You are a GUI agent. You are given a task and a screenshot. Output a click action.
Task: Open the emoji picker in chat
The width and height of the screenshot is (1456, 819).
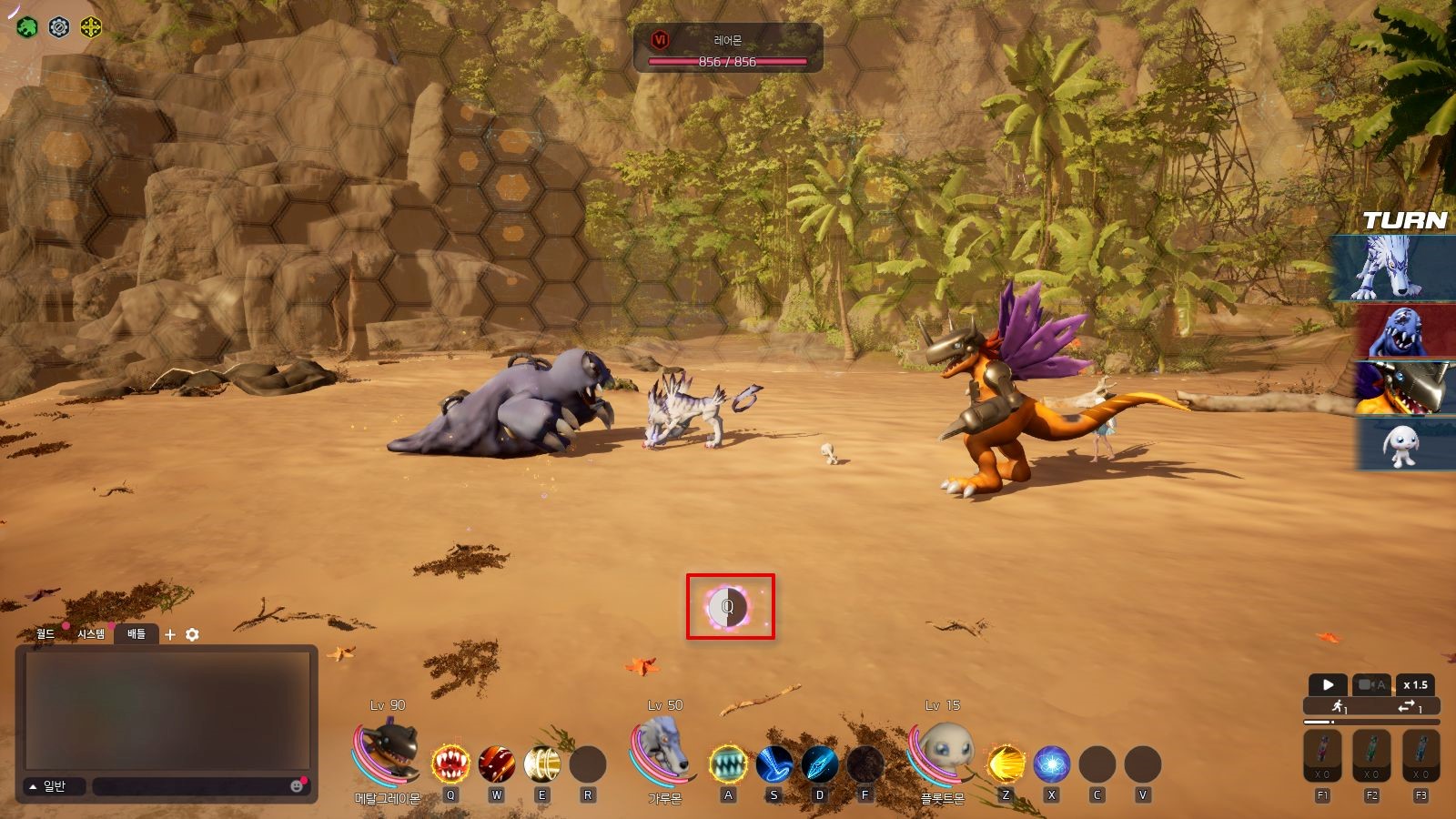(x=297, y=785)
